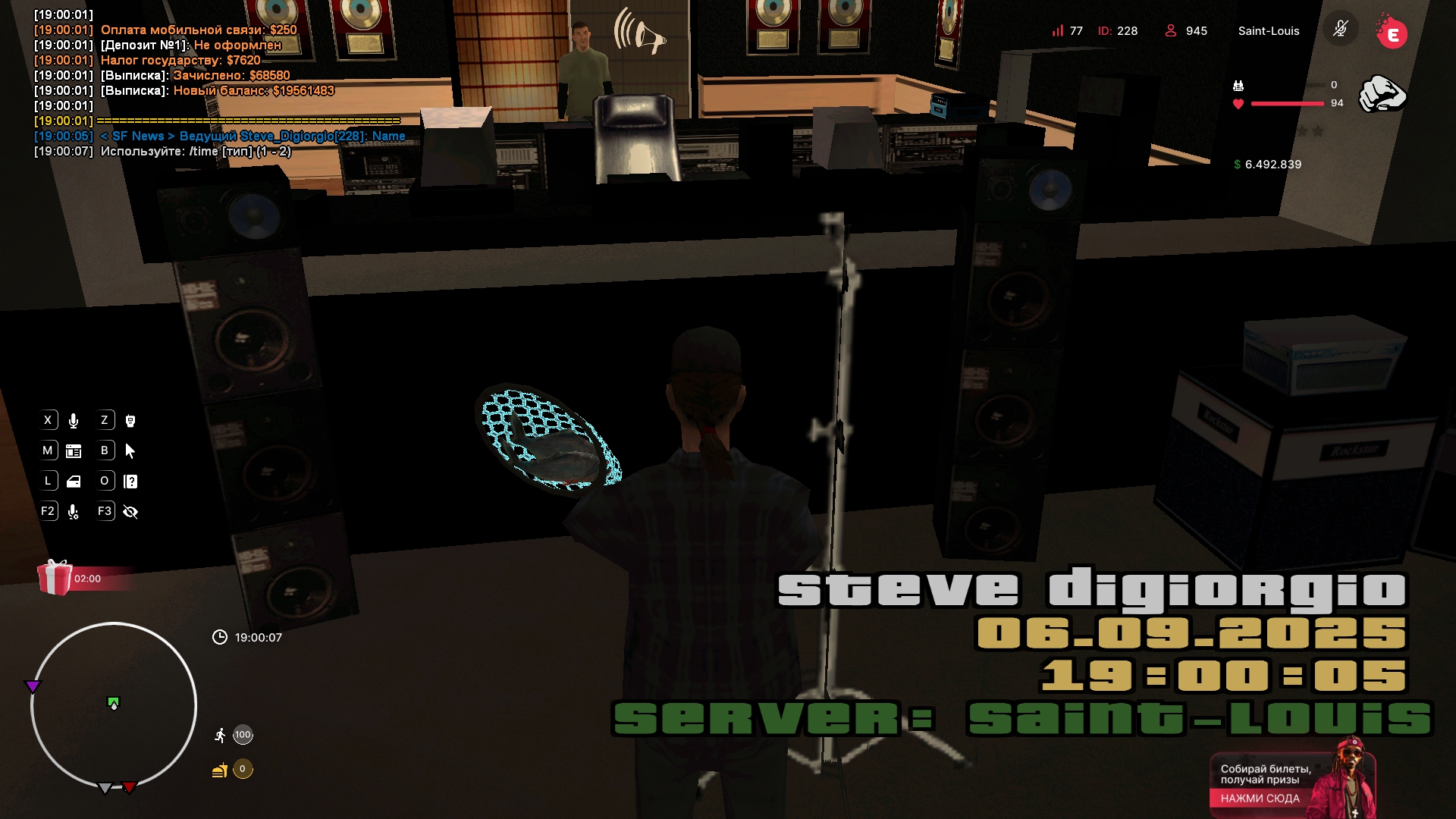1456x819 pixels.
Task: Click the НАЖМИ СЮДА ticket banner
Action: [x=1260, y=799]
